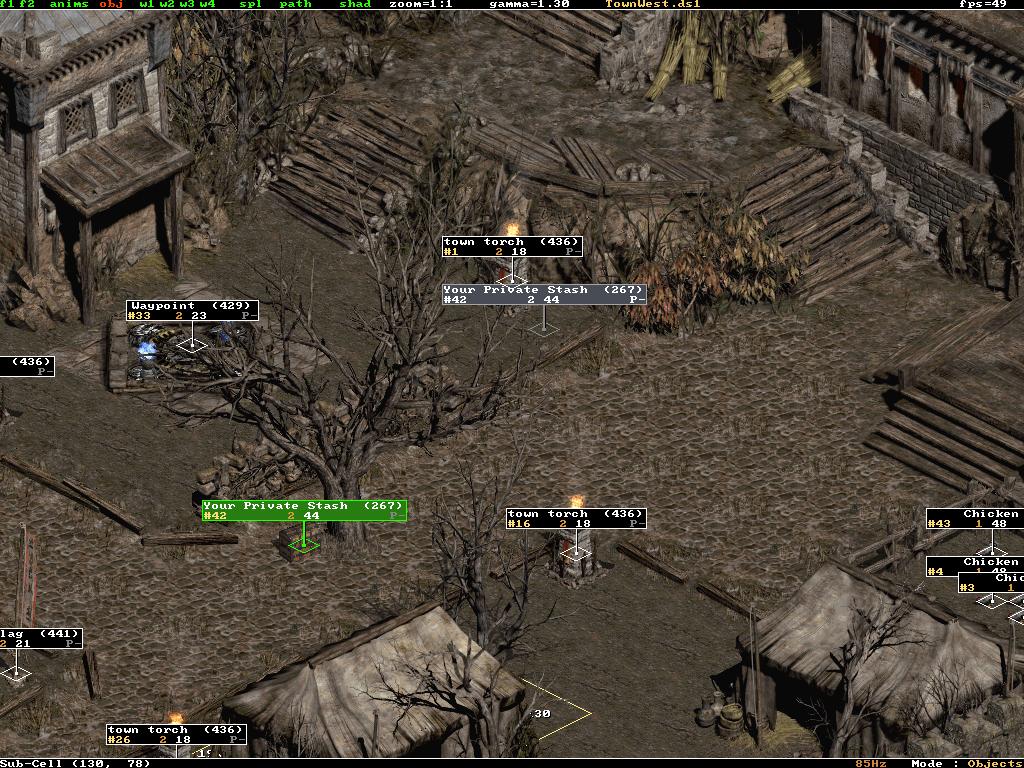Click the green highlighted Your Private Stash label
1024x768 pixels.
tap(304, 510)
